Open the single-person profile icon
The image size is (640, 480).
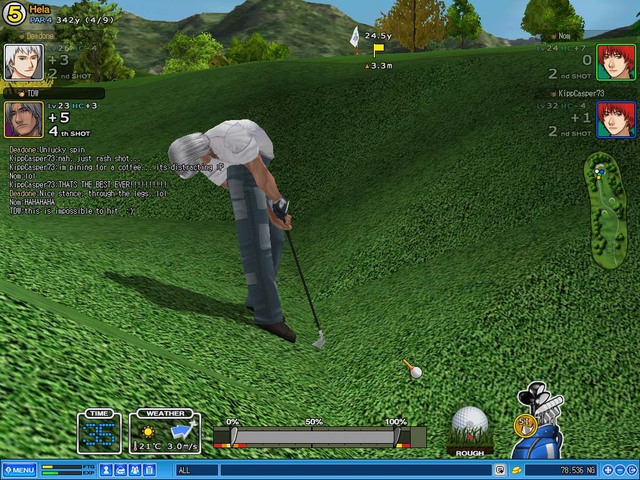pos(105,470)
